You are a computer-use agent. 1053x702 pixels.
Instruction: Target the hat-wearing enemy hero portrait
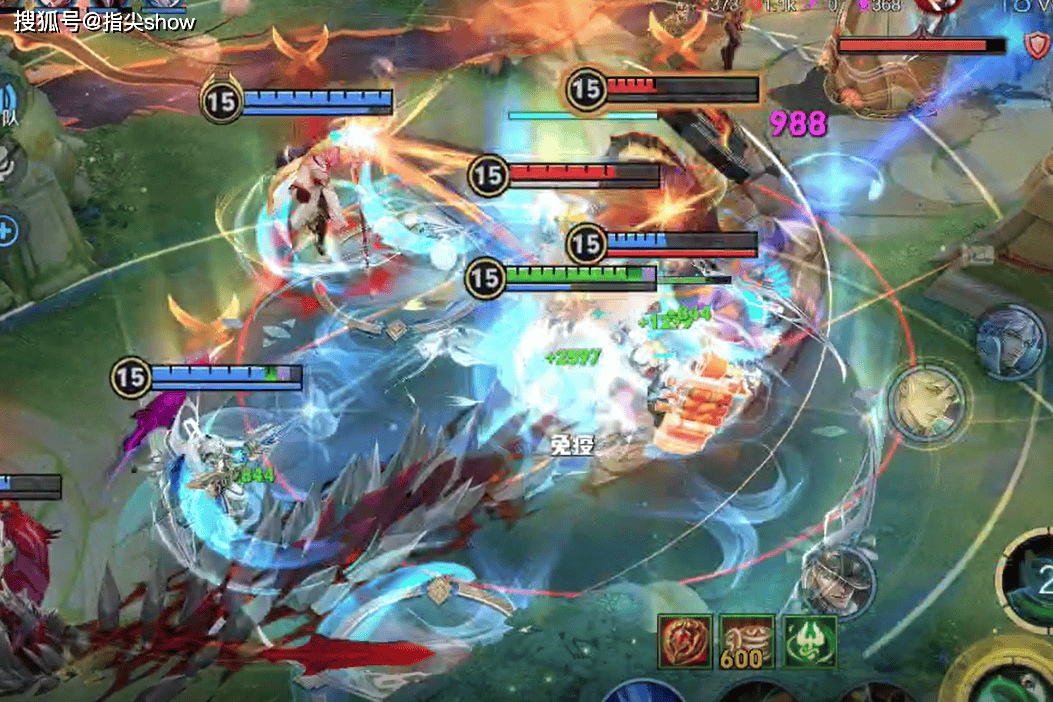click(x=838, y=579)
